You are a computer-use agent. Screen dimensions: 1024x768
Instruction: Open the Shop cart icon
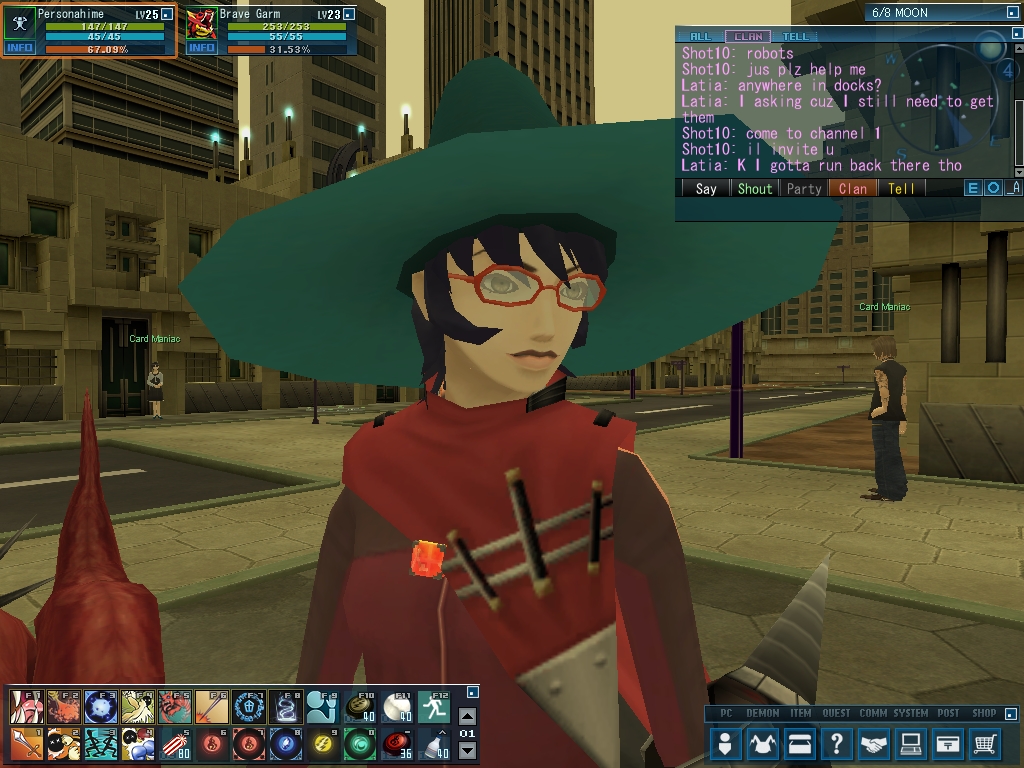(x=985, y=744)
